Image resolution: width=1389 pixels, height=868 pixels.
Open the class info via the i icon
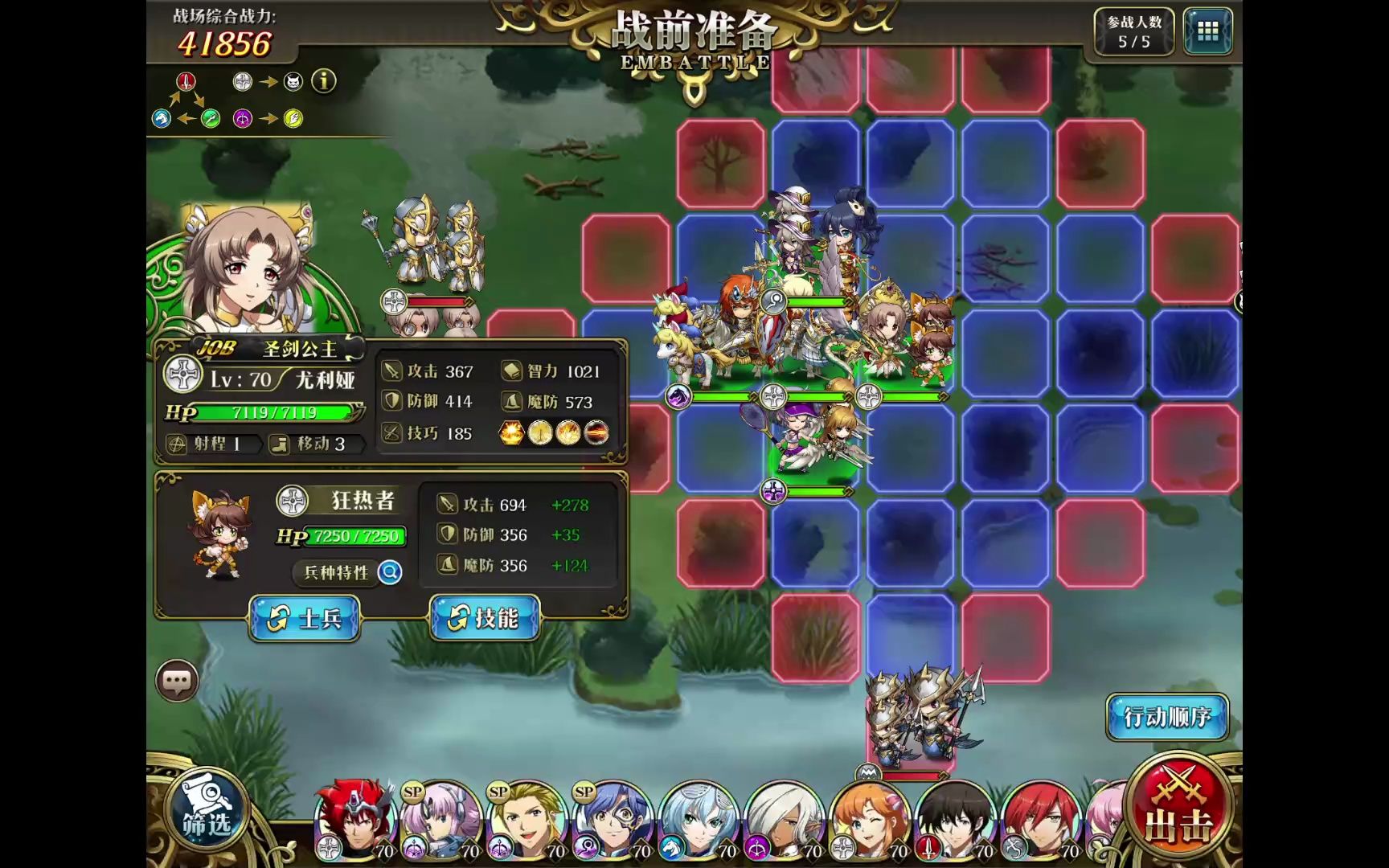tap(325, 82)
